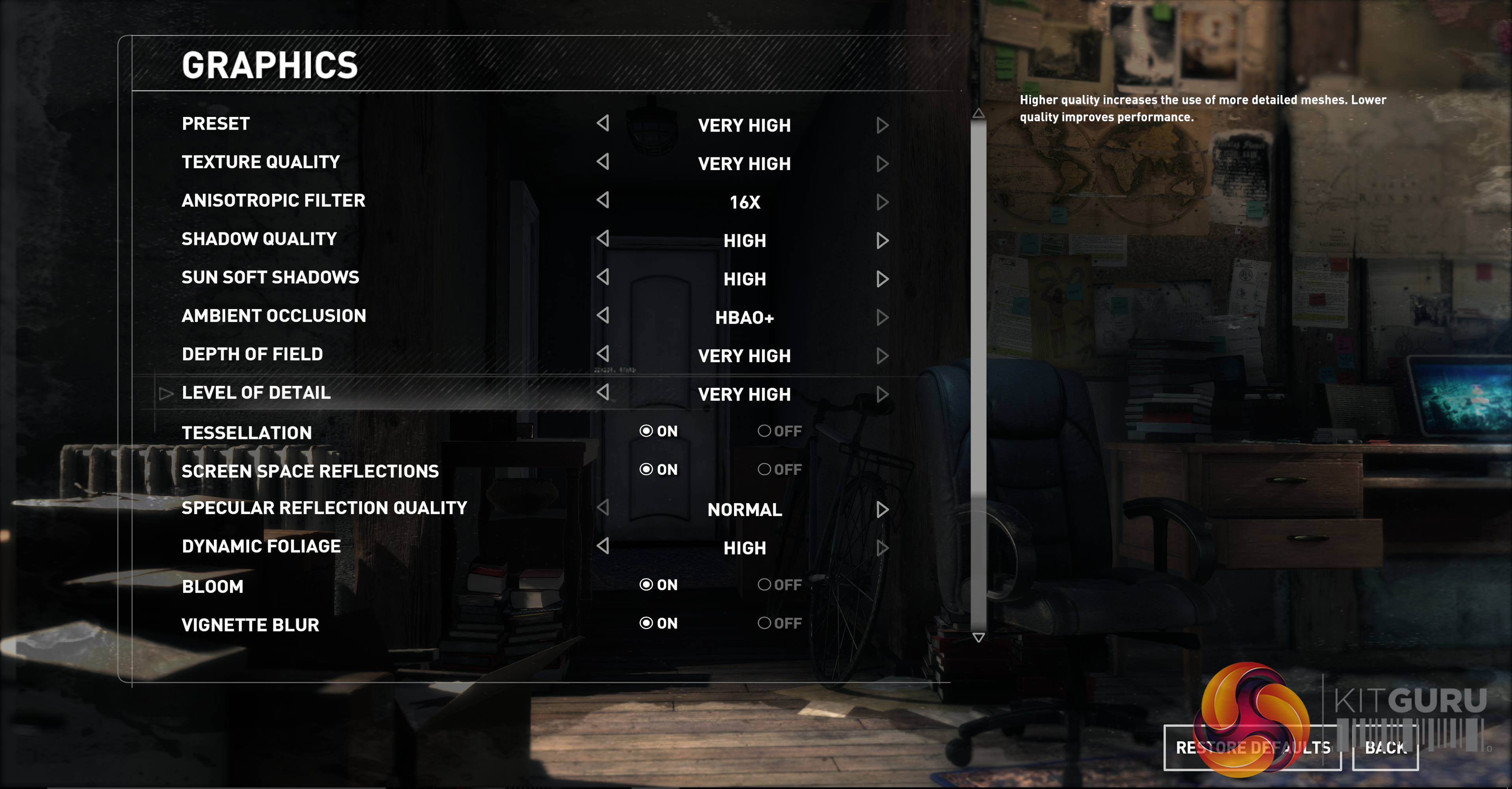The width and height of the screenshot is (1512, 789).
Task: Lower Depth of Field with left arrow
Action: tap(603, 354)
